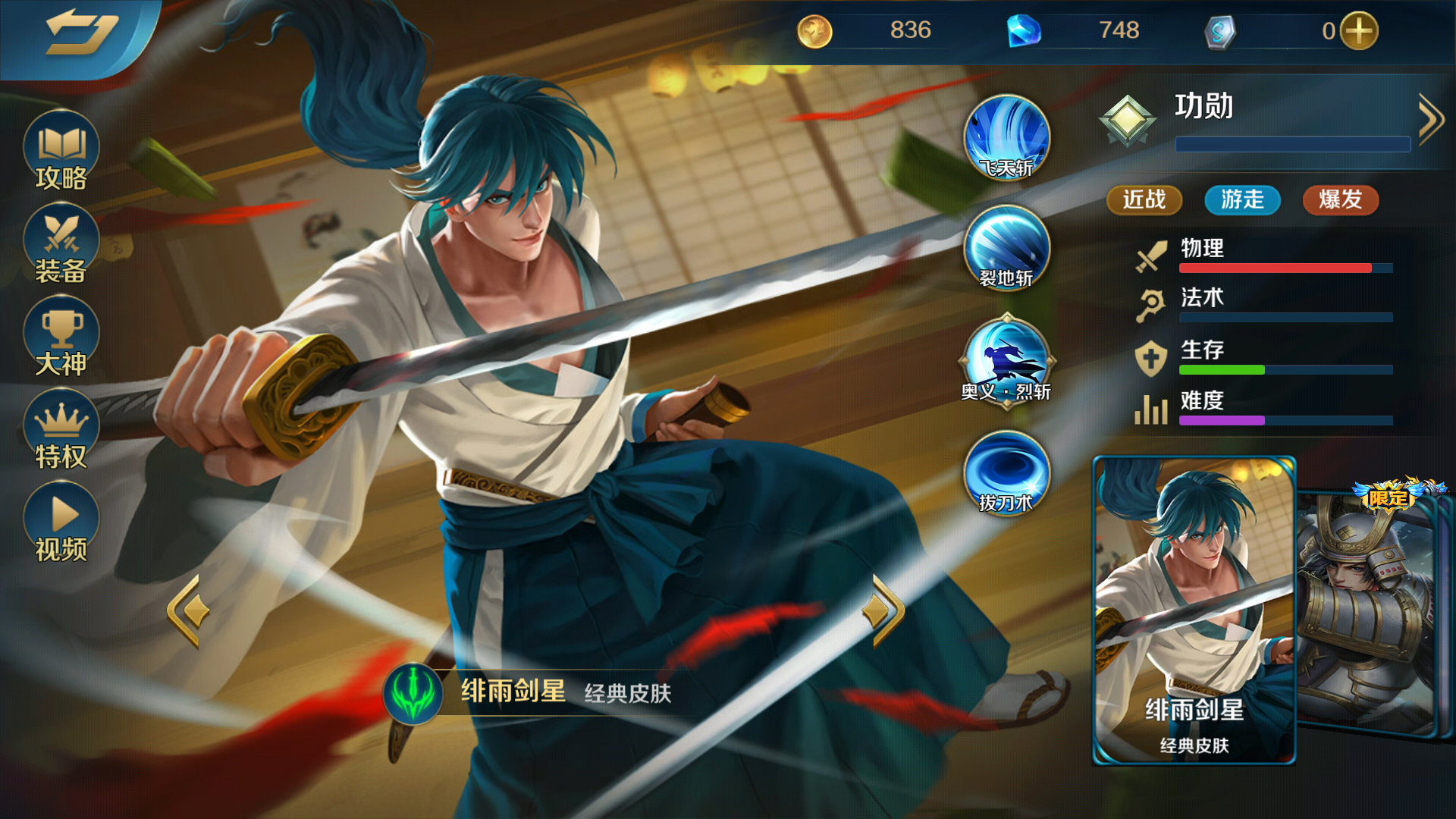The image size is (1456, 819).
Task: Toggle the 游走 roaming tag
Action: 1241,200
